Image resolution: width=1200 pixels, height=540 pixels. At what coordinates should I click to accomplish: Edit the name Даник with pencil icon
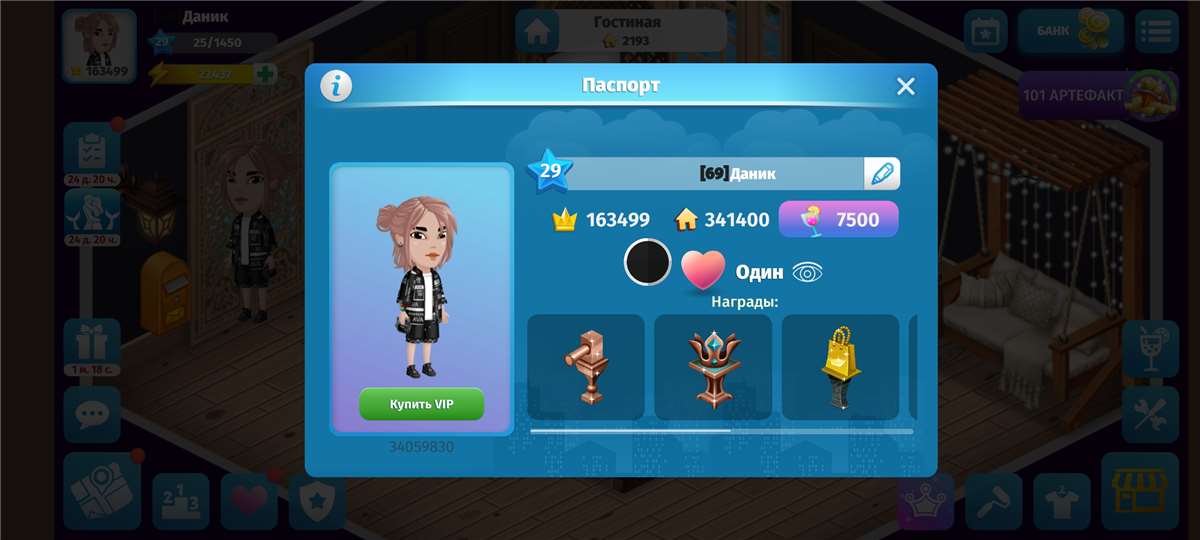[881, 173]
